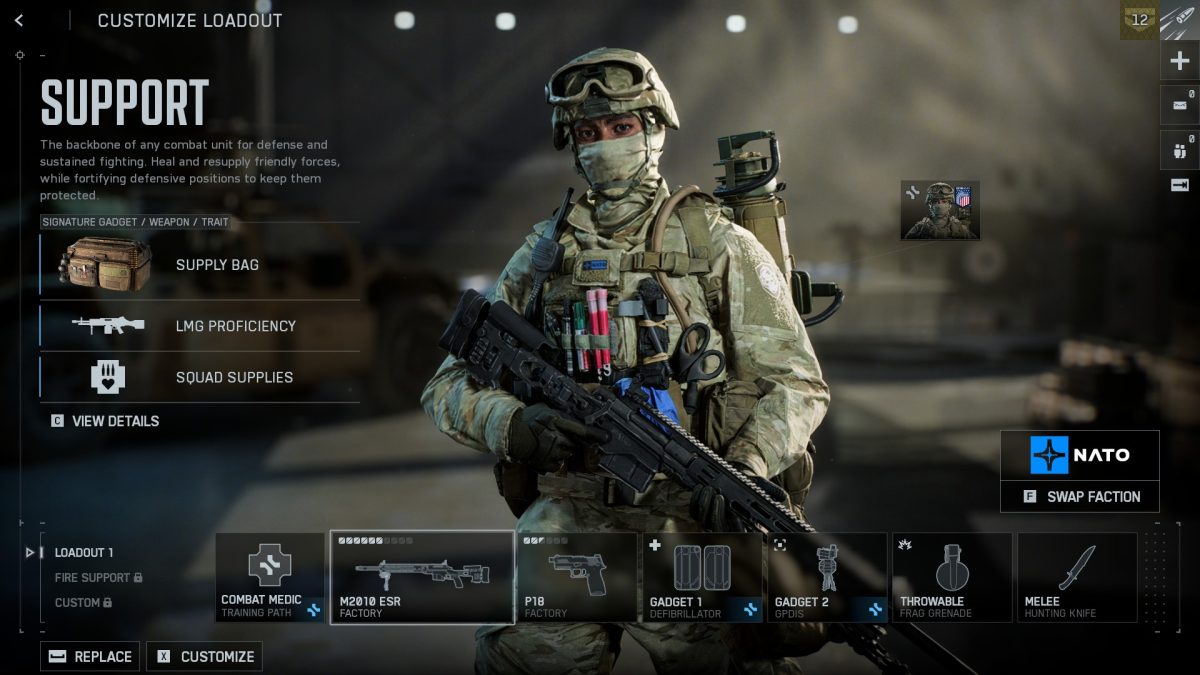Swap faction with the NATO button
This screenshot has width=1200, height=675.
tap(1080, 496)
